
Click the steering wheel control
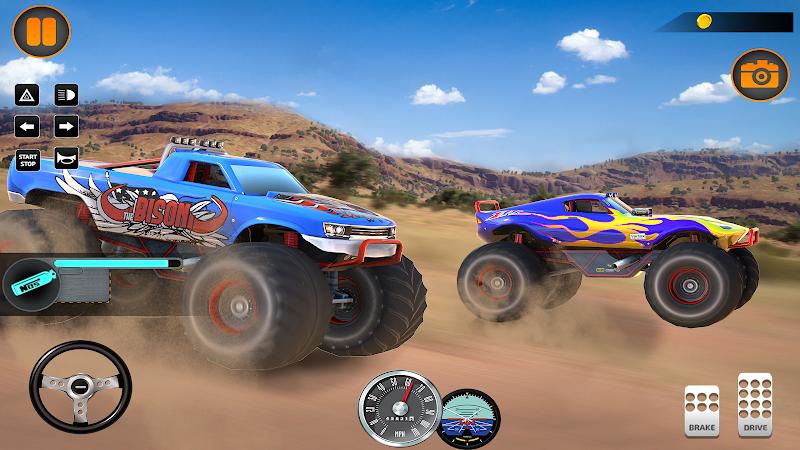(80, 387)
